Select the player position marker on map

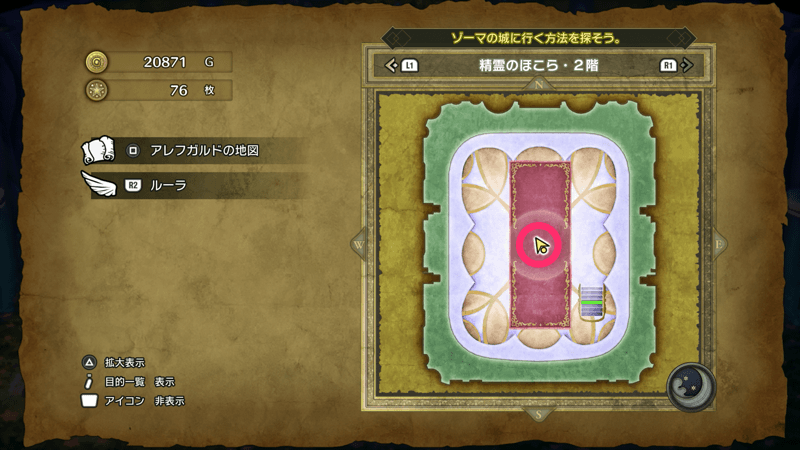coord(540,246)
